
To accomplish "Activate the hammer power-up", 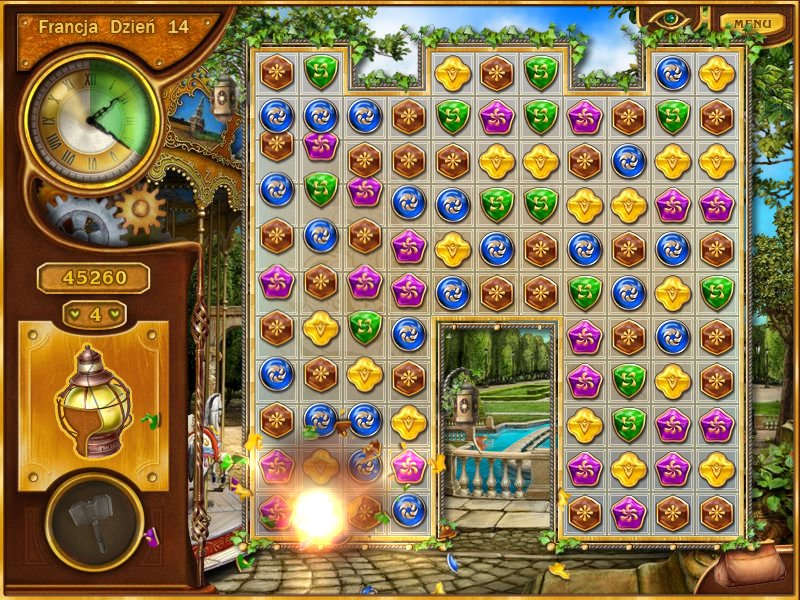I will pos(95,520).
